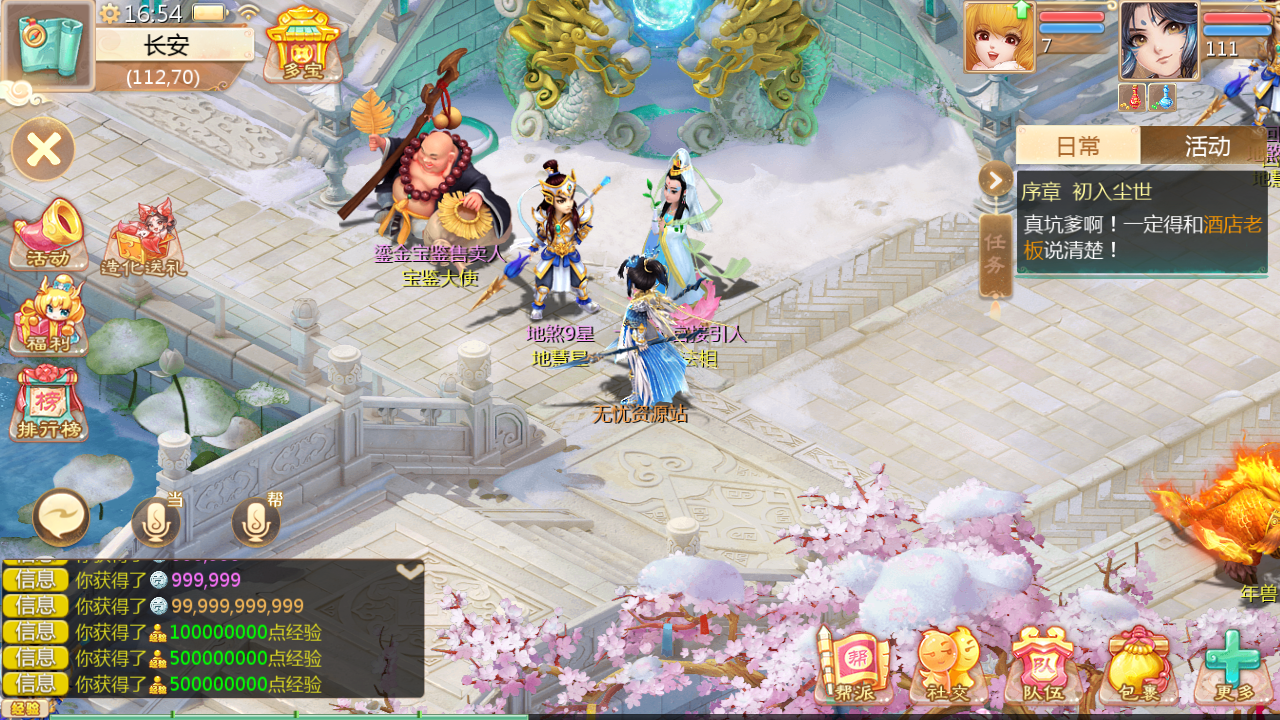Open the 帮派 guild menu
Screen dimensions: 1280x720
(853, 665)
